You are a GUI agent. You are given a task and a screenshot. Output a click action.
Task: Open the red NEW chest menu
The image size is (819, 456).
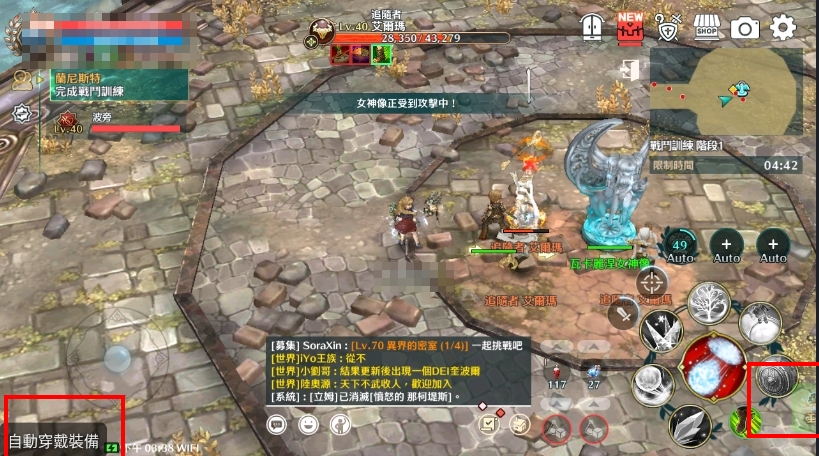coord(630,26)
